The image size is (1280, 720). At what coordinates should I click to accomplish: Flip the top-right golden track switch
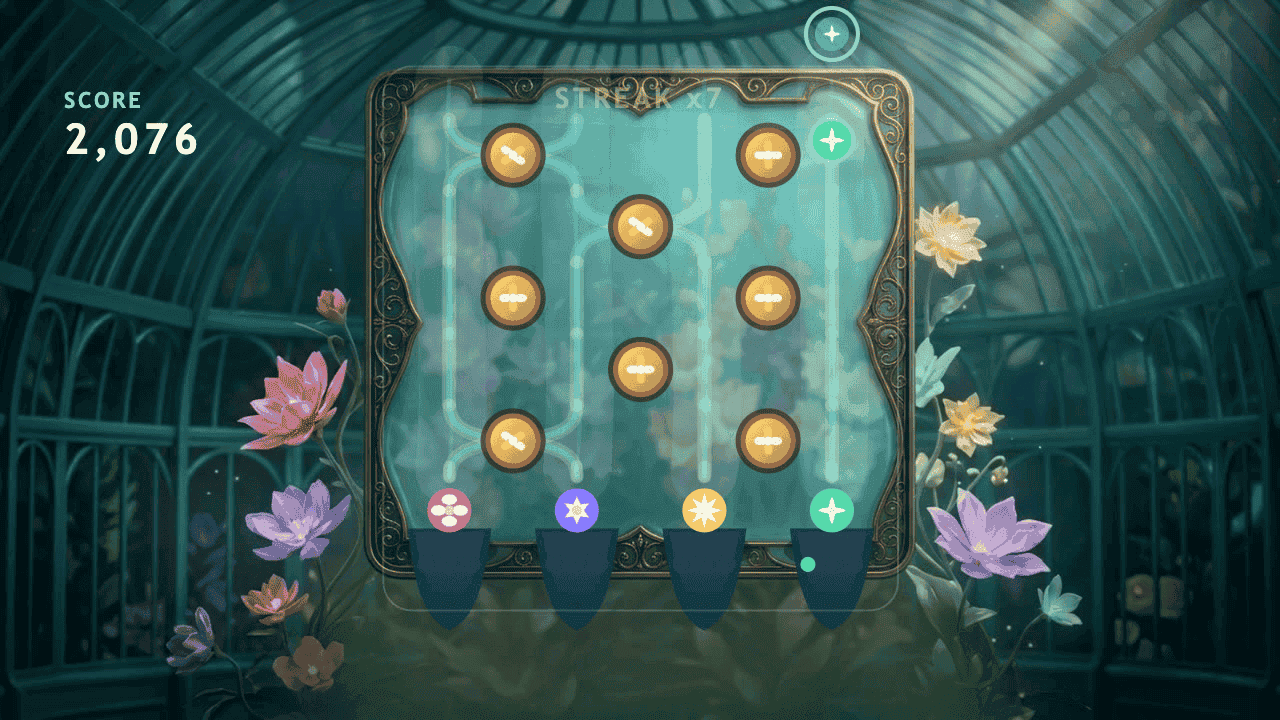point(766,154)
